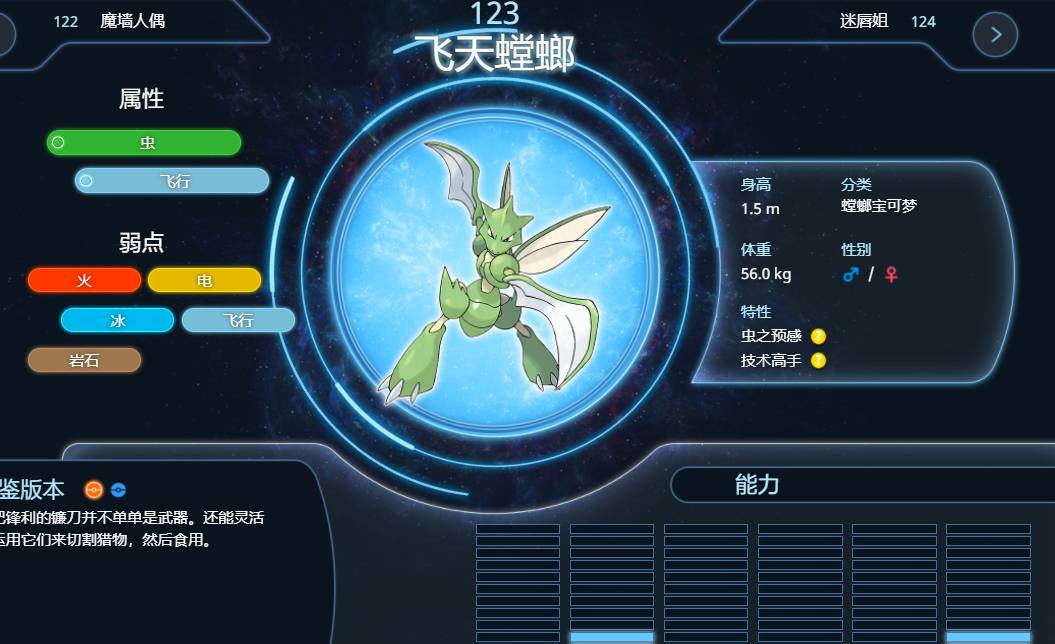This screenshot has height=644, width=1055.
Task: Go to previous Pokémon 魔墙人偶
Action: [x=132, y=21]
